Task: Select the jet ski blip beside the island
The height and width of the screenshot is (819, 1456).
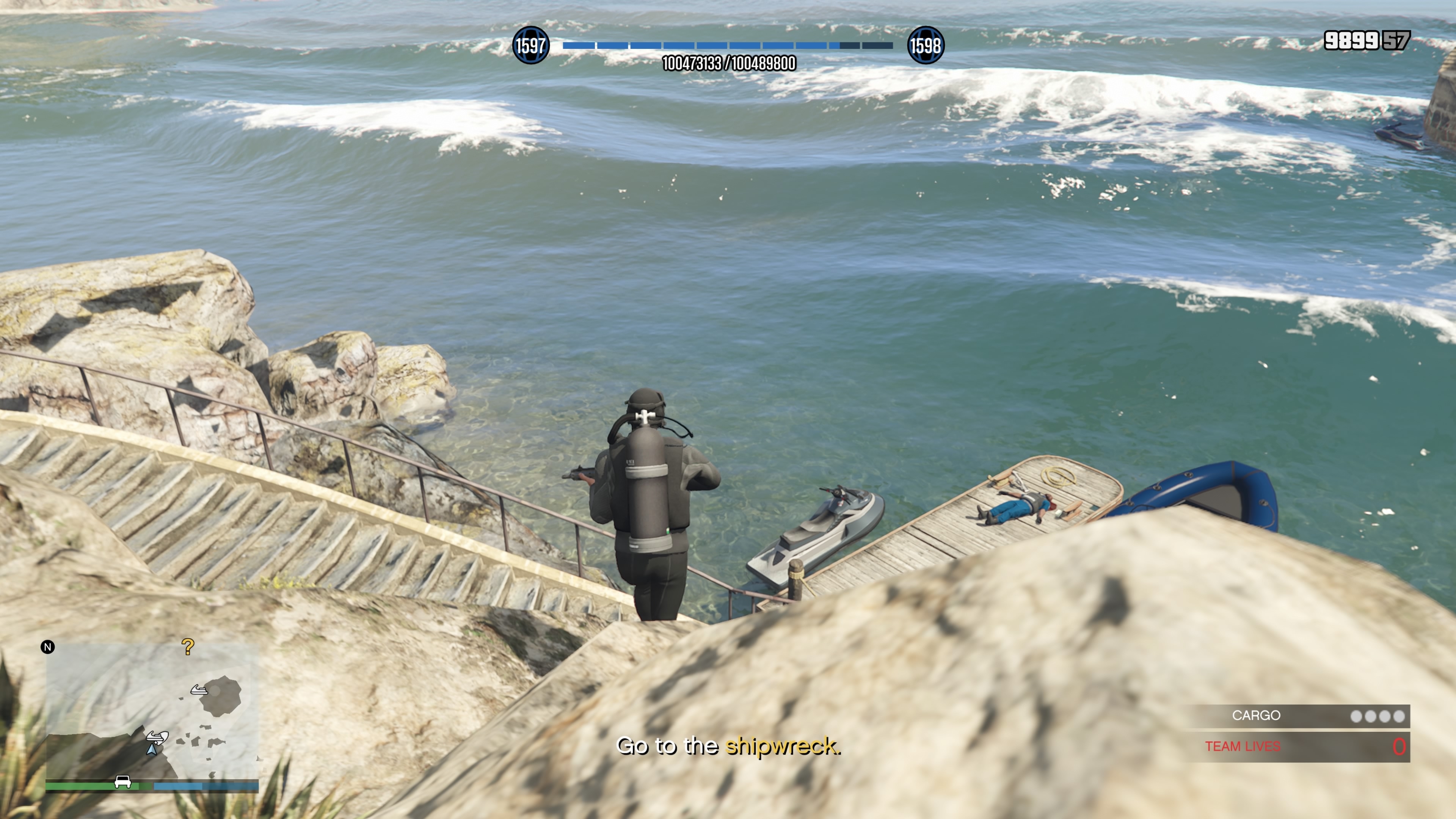Action: point(198,690)
